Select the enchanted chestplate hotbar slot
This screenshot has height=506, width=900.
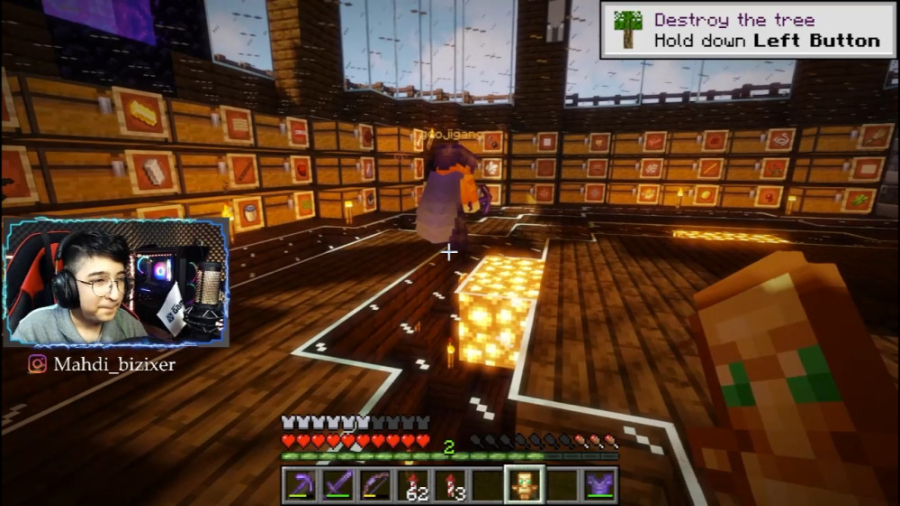599,484
